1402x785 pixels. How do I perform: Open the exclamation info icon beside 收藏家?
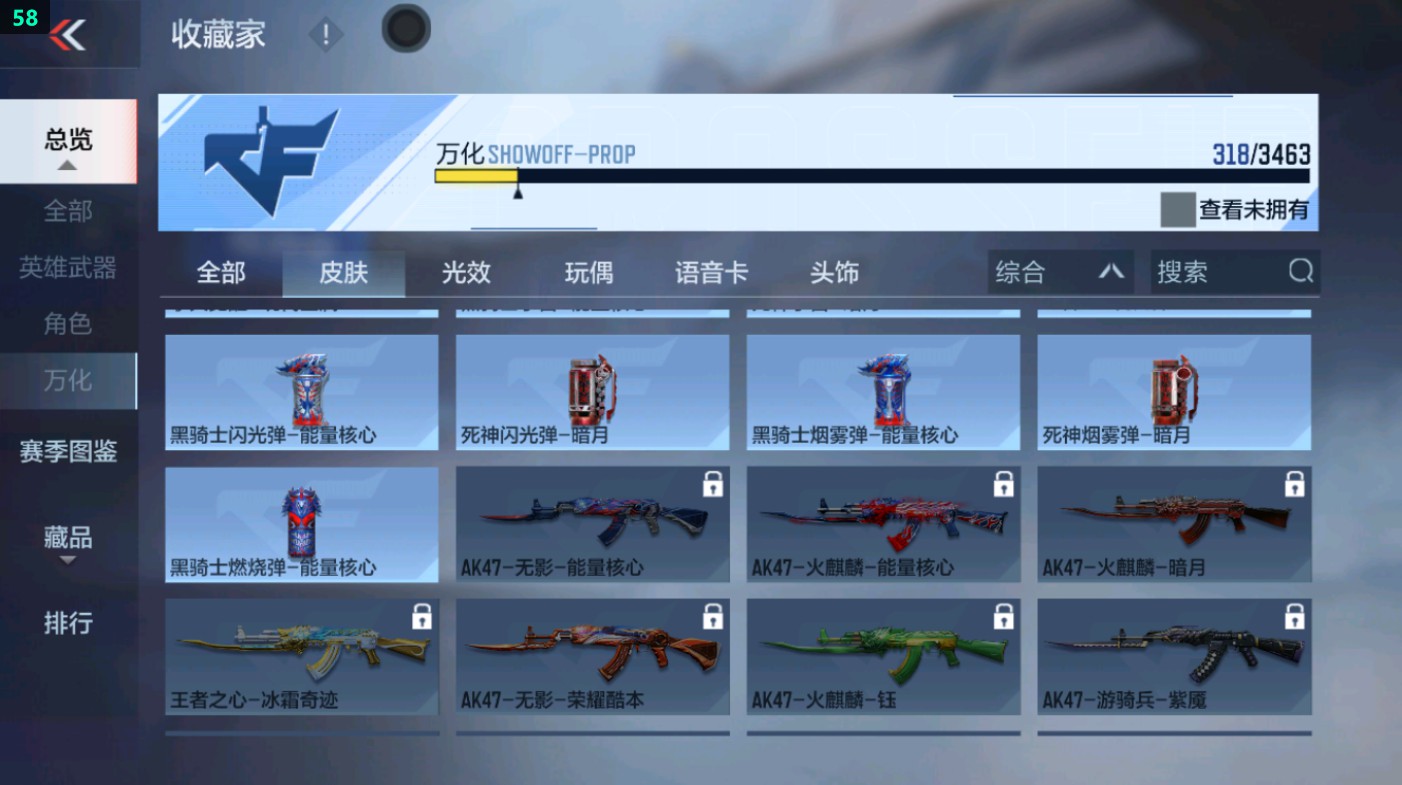(x=326, y=37)
